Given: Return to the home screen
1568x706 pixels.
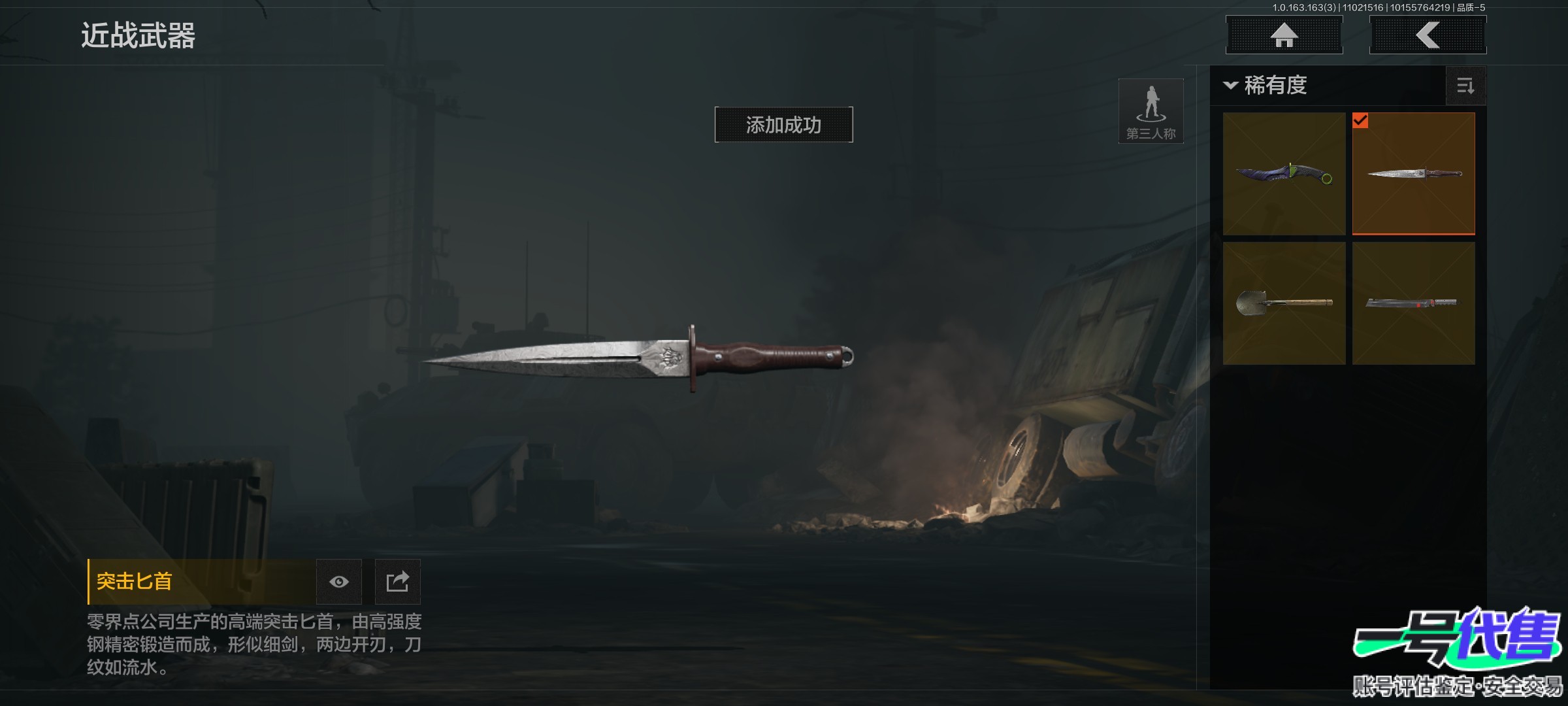Looking at the screenshot, I should 1284,35.
